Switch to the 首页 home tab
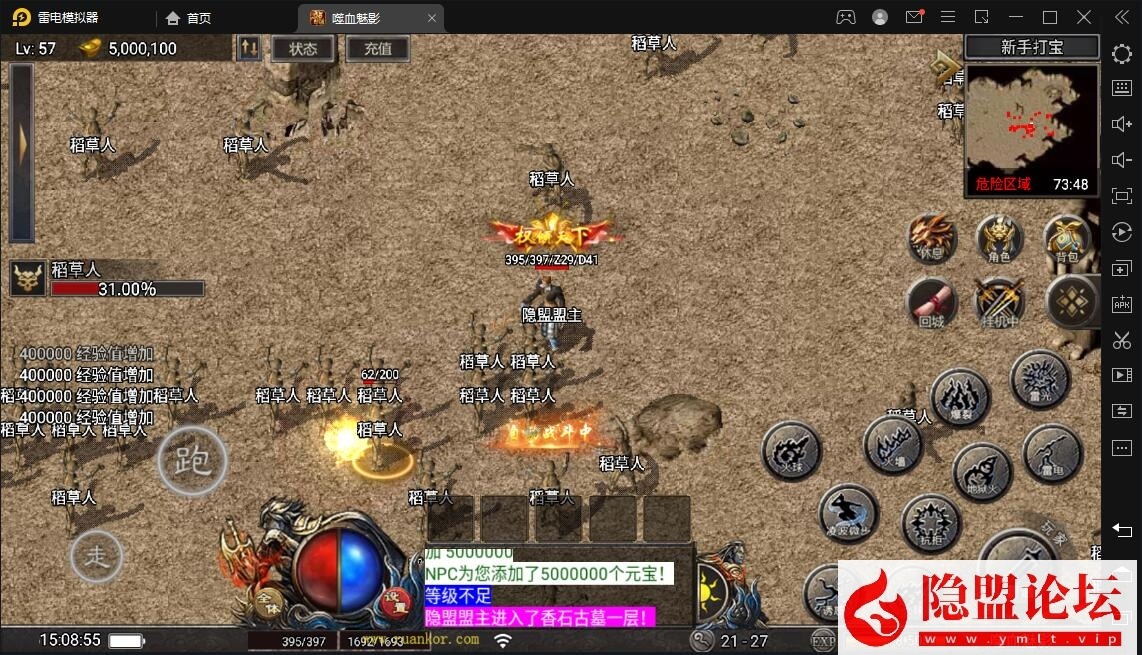This screenshot has height=655, width=1142. tap(189, 17)
